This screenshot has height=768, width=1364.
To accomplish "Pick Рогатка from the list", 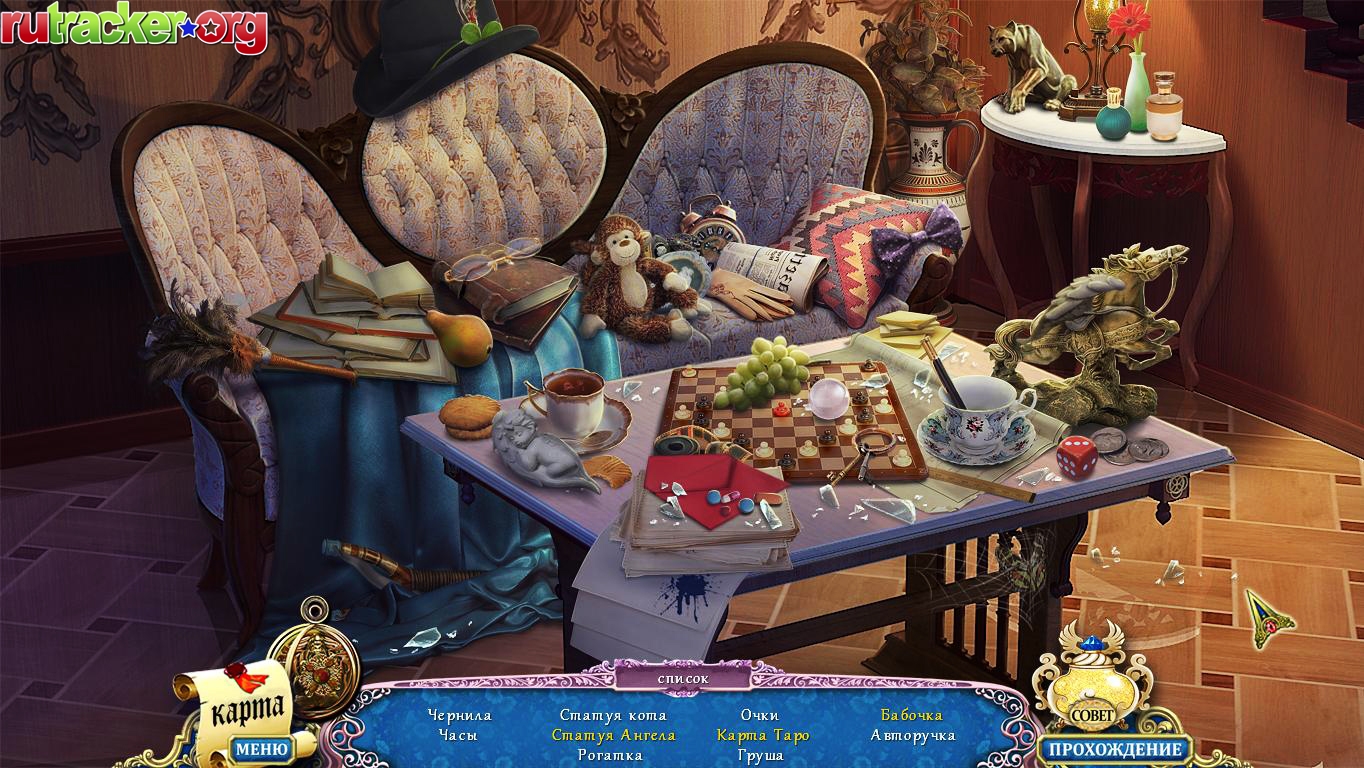I will pos(610,755).
